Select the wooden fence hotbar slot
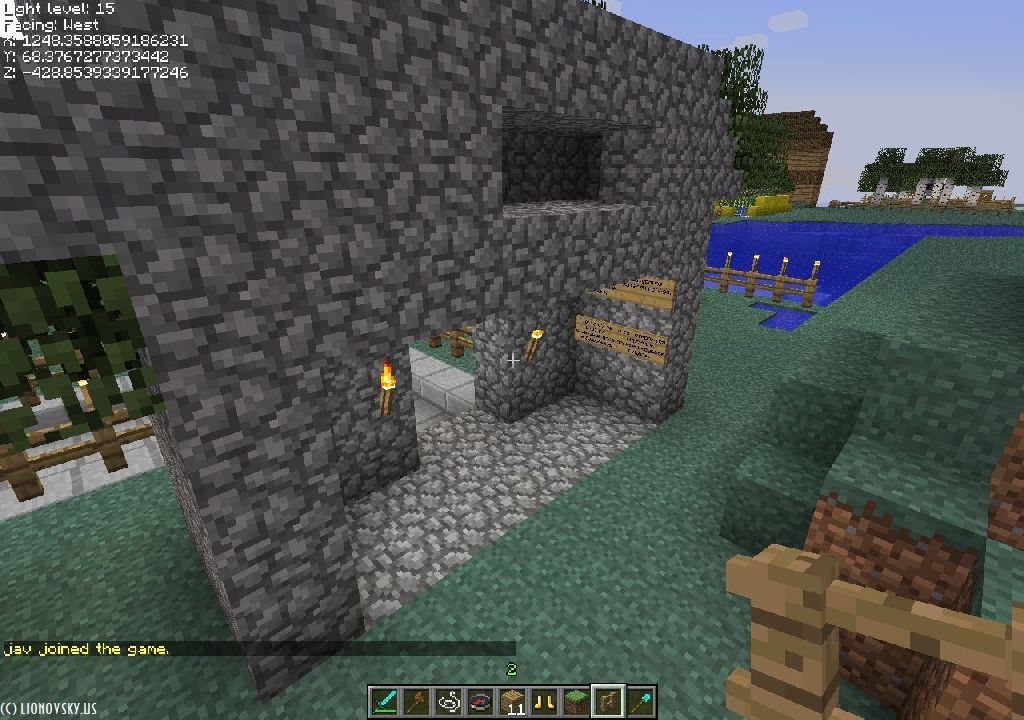1024x720 pixels. [x=608, y=702]
